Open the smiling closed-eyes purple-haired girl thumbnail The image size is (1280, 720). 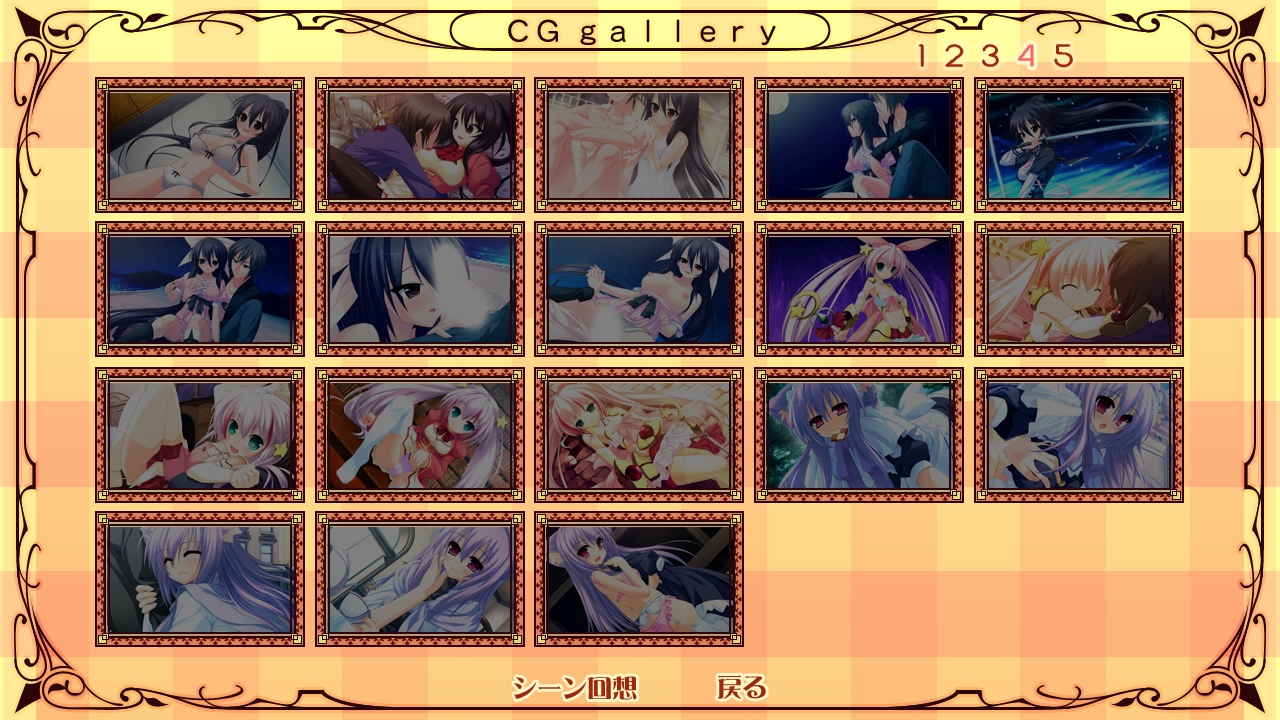pos(200,579)
